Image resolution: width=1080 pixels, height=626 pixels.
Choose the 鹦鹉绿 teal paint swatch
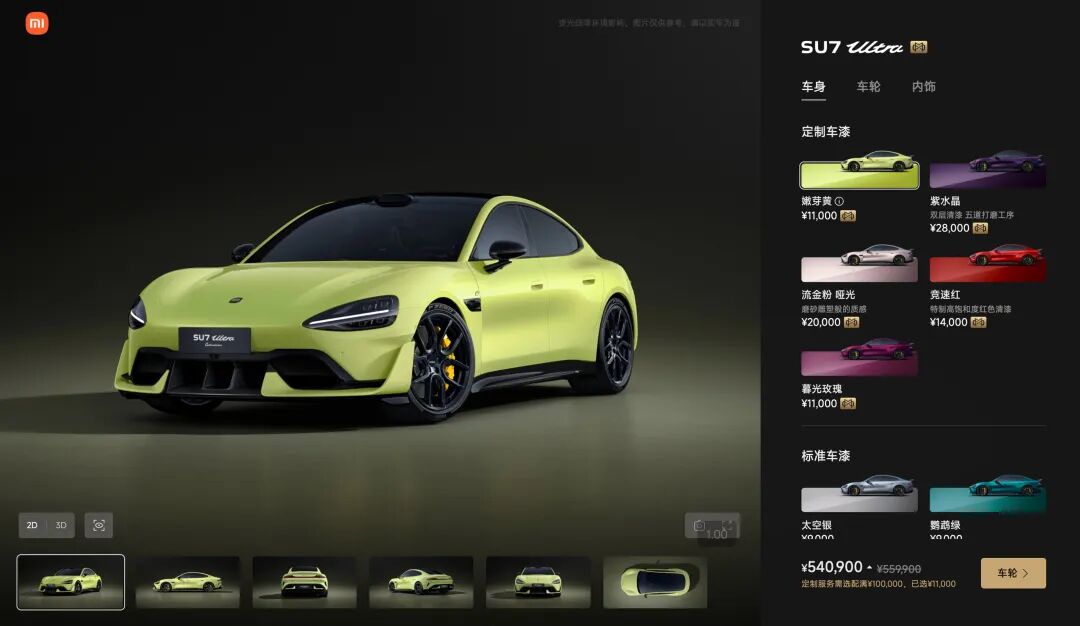pos(988,499)
